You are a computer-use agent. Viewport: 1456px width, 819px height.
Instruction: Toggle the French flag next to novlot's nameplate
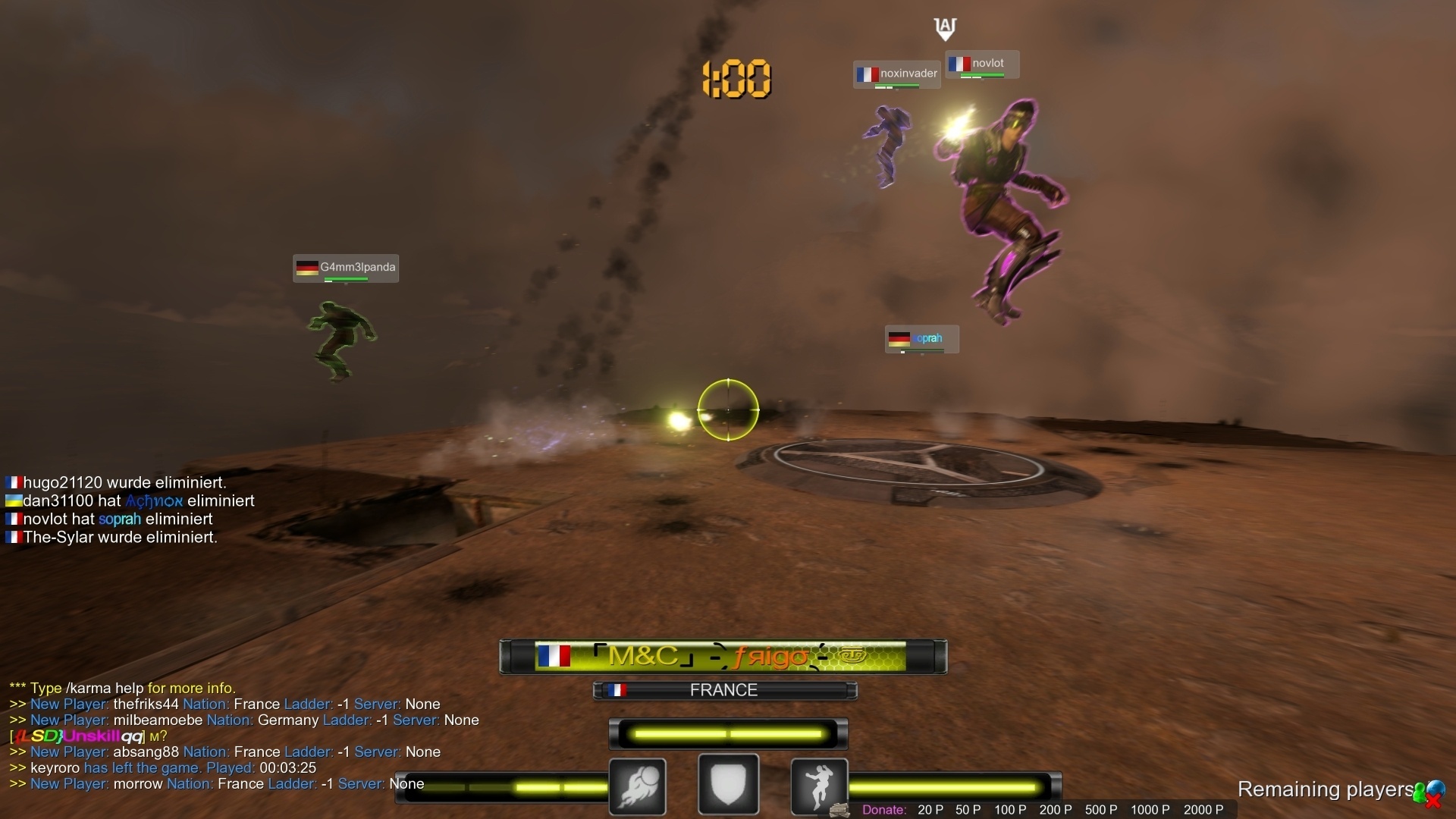pyautogui.click(x=961, y=64)
